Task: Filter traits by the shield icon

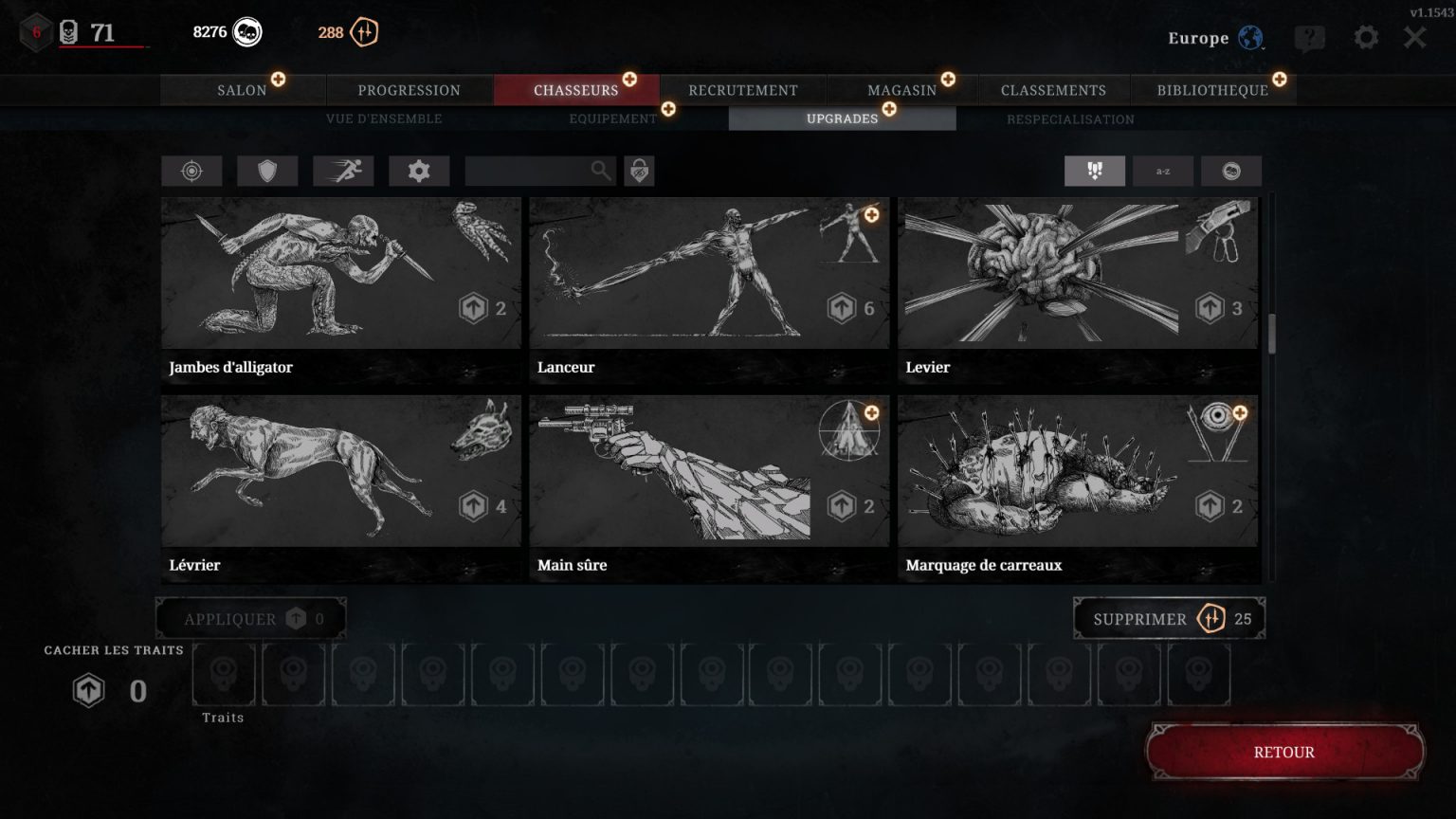Action: tap(267, 171)
